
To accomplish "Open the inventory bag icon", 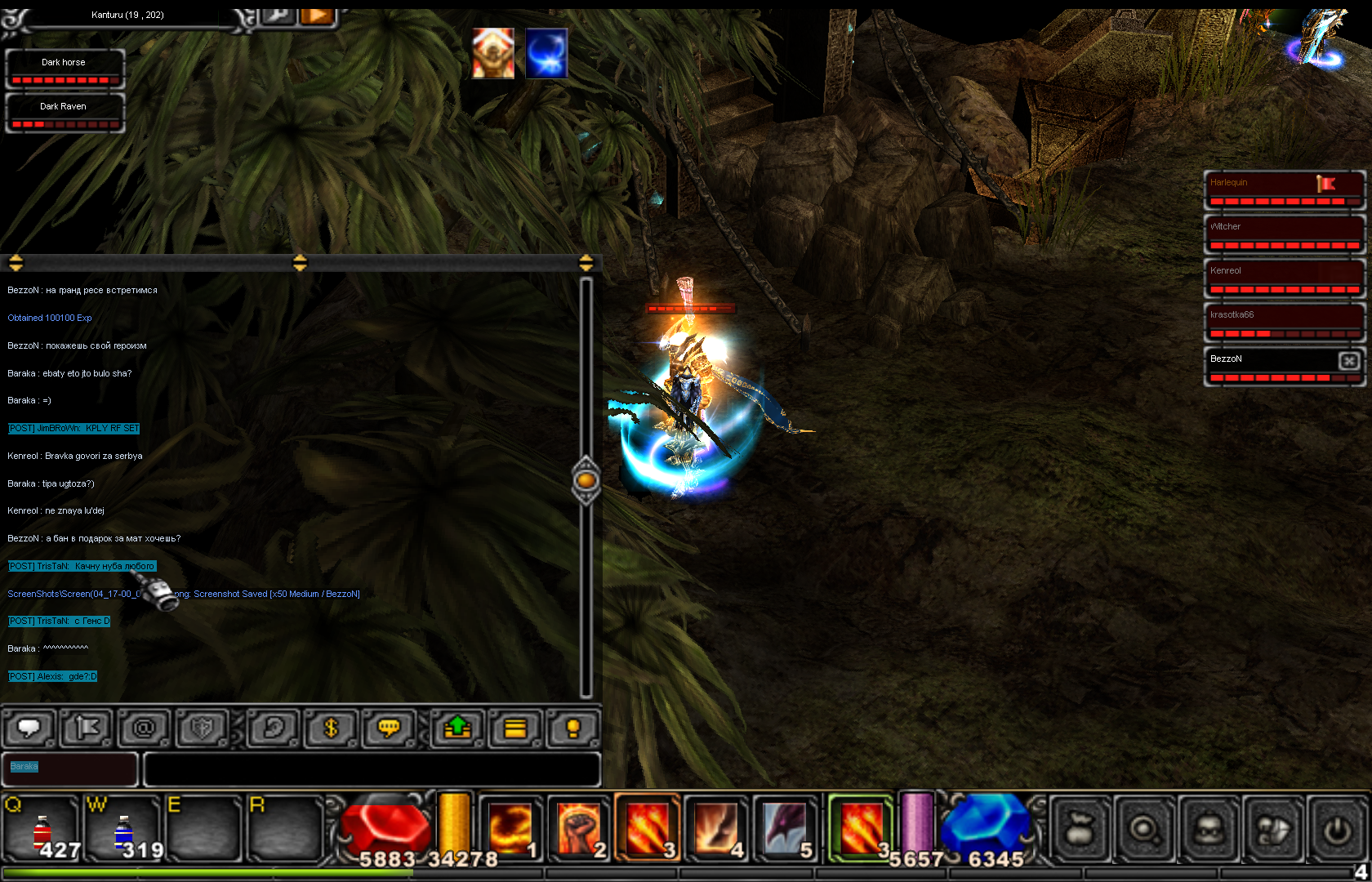I will [1080, 830].
